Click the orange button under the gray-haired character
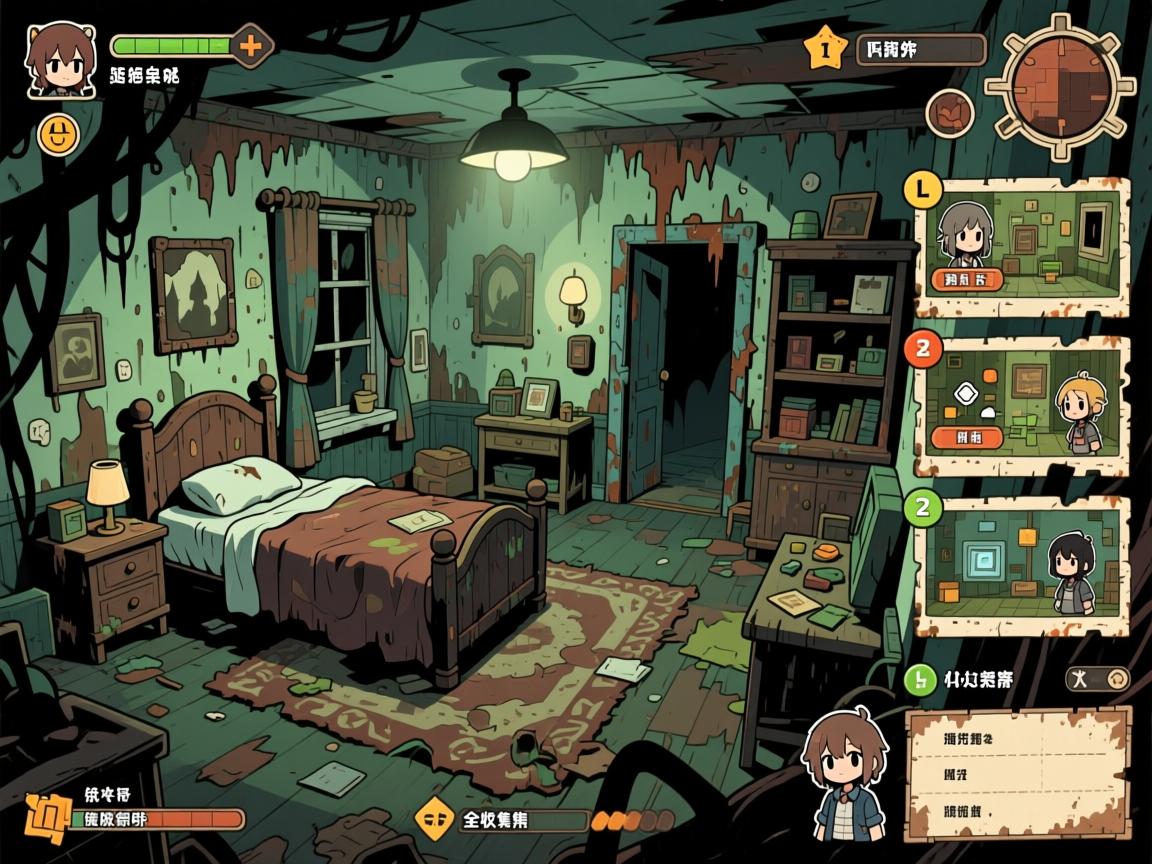The width and height of the screenshot is (1152, 864). (x=965, y=279)
